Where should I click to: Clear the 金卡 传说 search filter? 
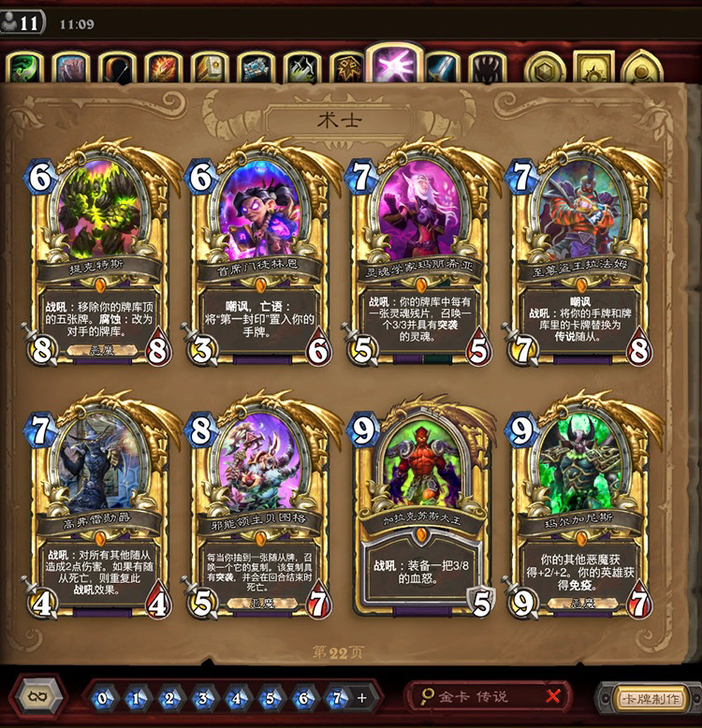552,696
